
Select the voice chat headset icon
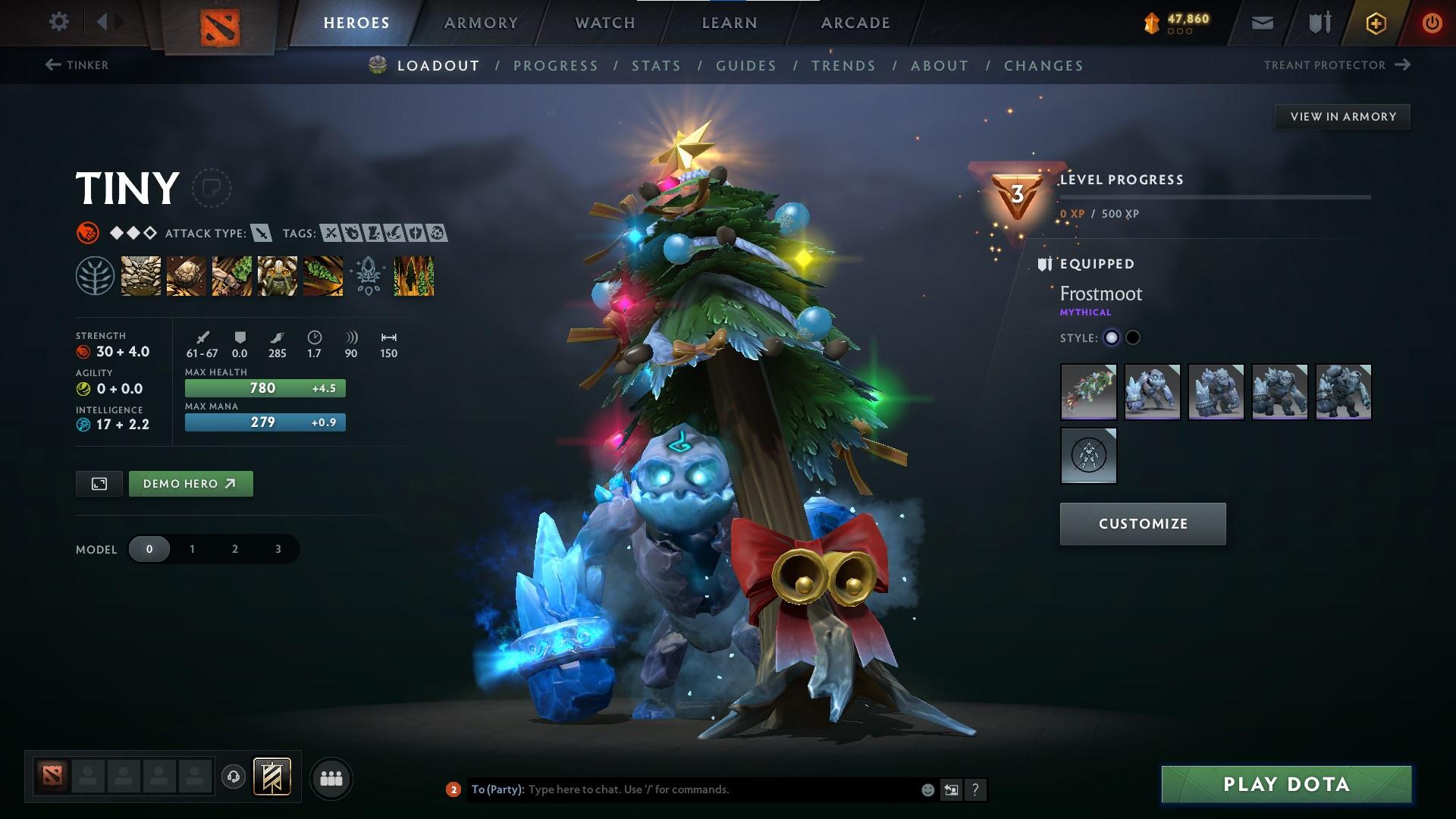click(x=233, y=777)
